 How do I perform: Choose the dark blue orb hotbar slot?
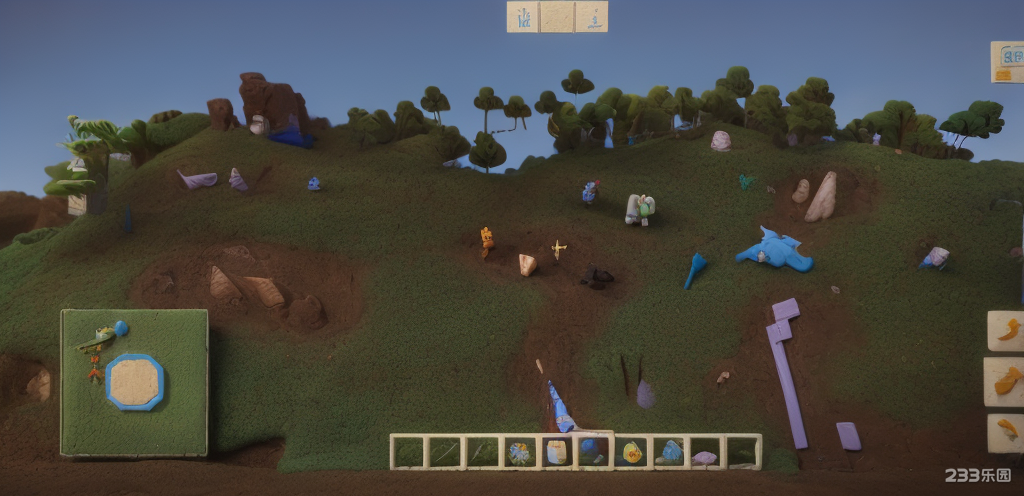pos(592,450)
